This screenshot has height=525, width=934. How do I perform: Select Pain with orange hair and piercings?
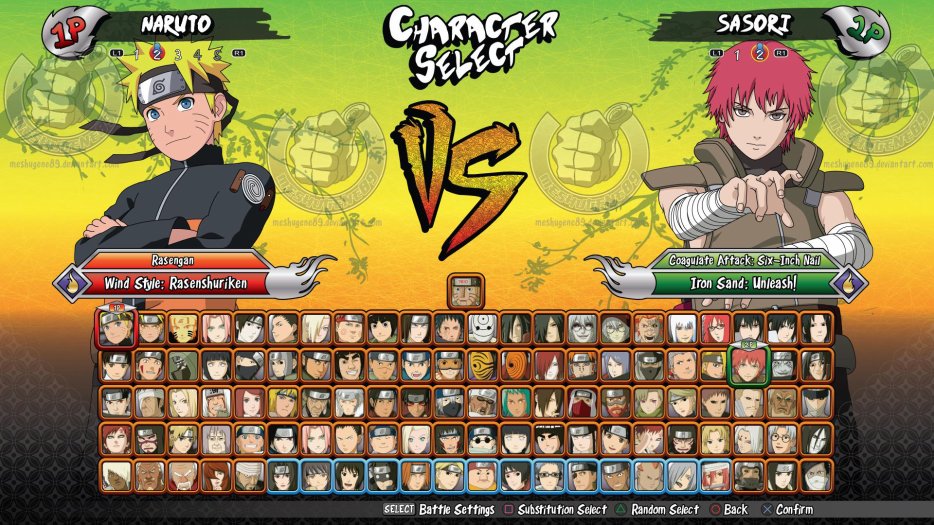tap(581, 364)
